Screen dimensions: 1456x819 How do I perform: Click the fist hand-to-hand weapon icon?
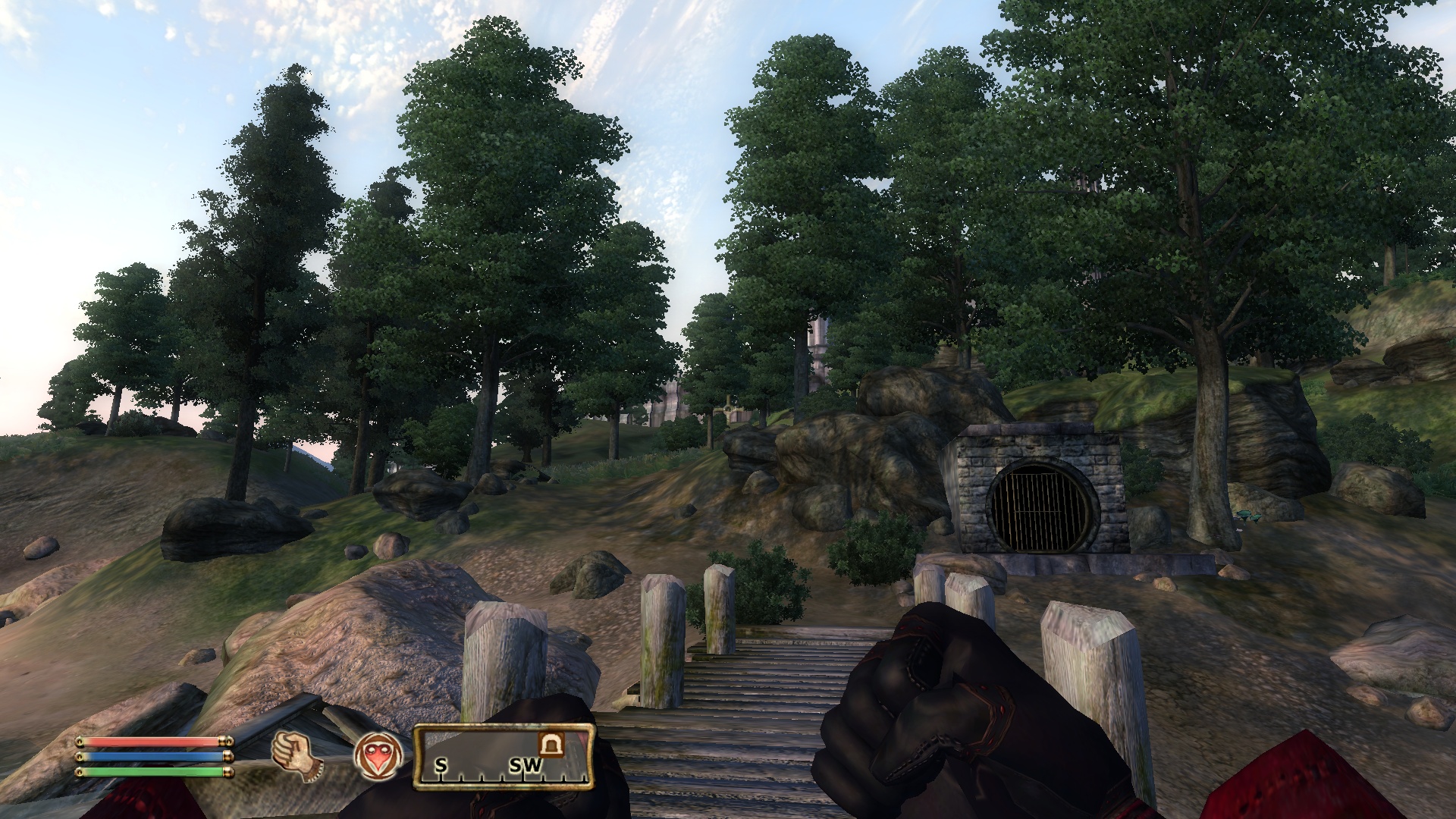(x=298, y=755)
